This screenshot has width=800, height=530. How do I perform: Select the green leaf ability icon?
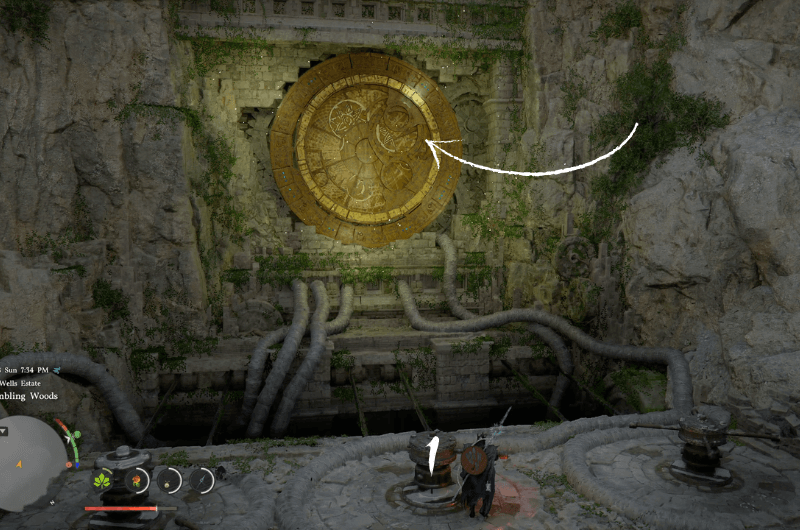pos(101,481)
